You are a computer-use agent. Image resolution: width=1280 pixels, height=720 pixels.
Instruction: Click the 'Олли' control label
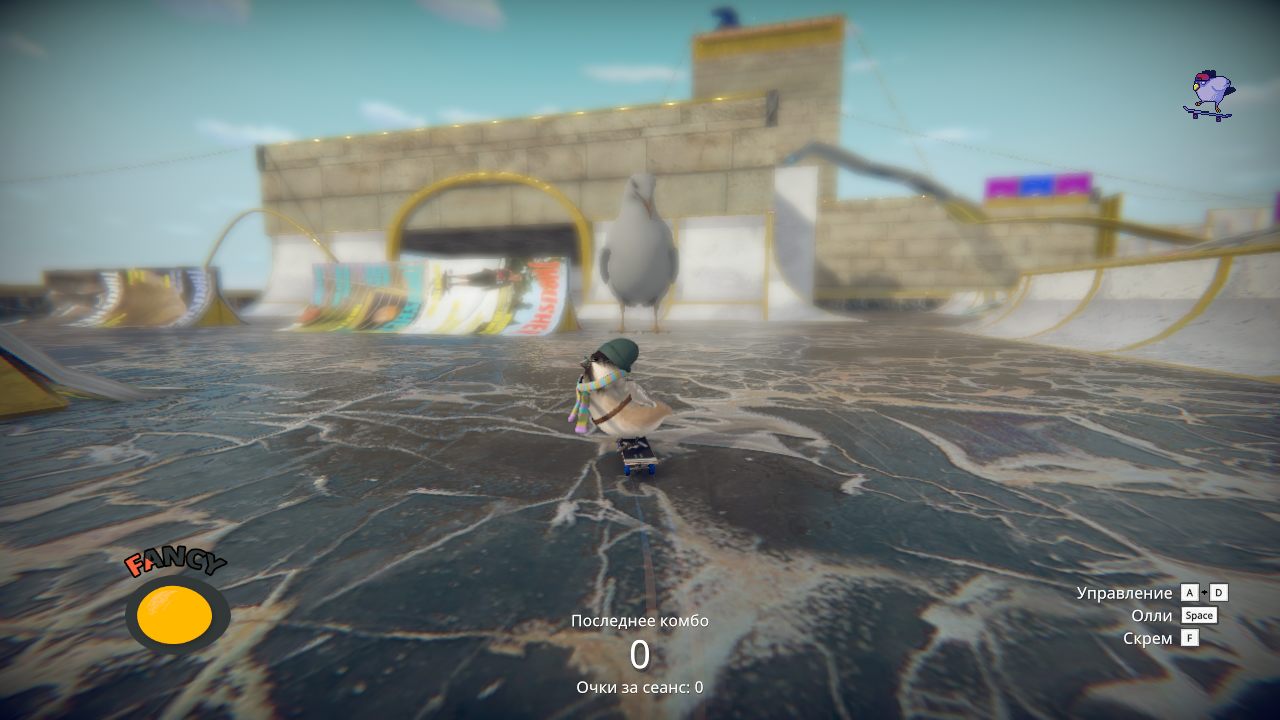tap(1151, 615)
